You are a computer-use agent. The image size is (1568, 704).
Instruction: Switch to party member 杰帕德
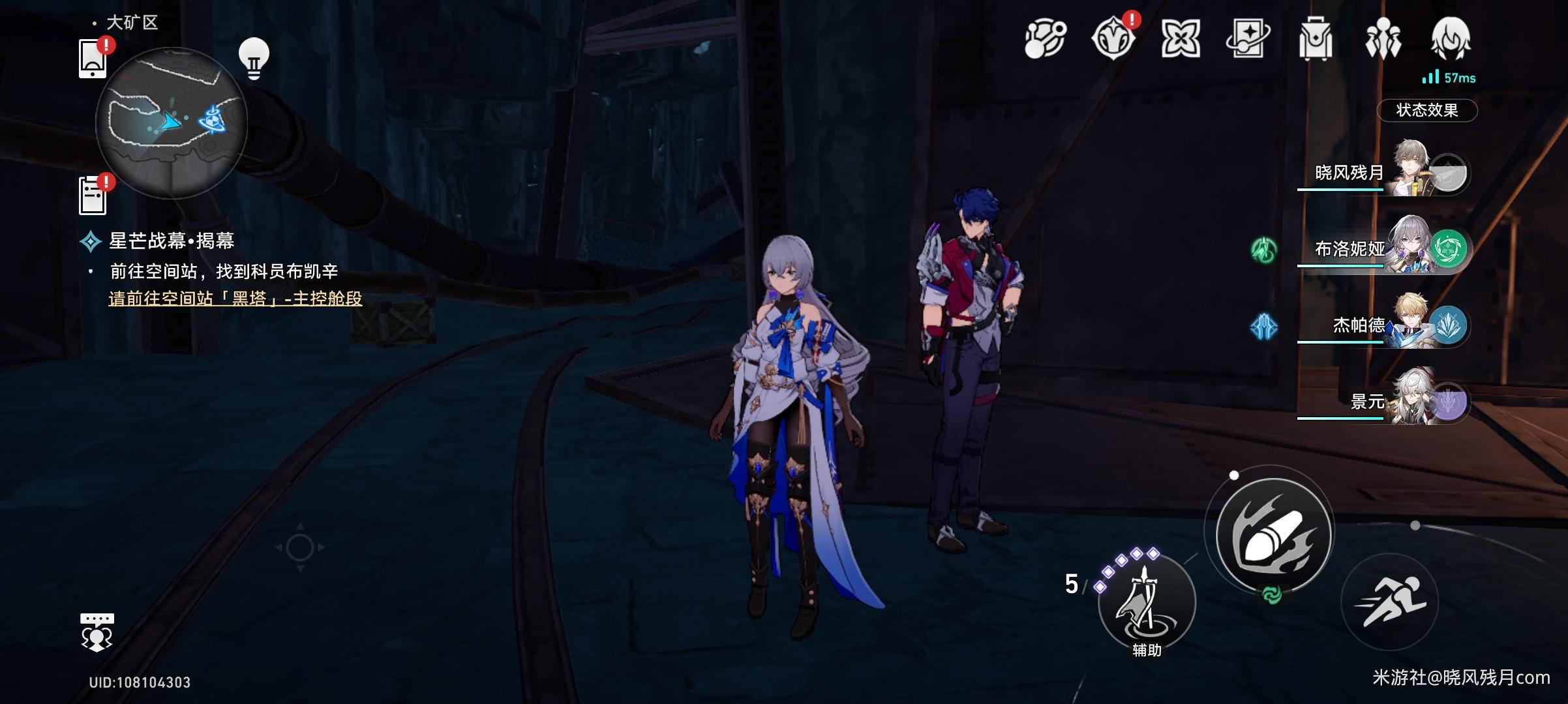point(1383,325)
